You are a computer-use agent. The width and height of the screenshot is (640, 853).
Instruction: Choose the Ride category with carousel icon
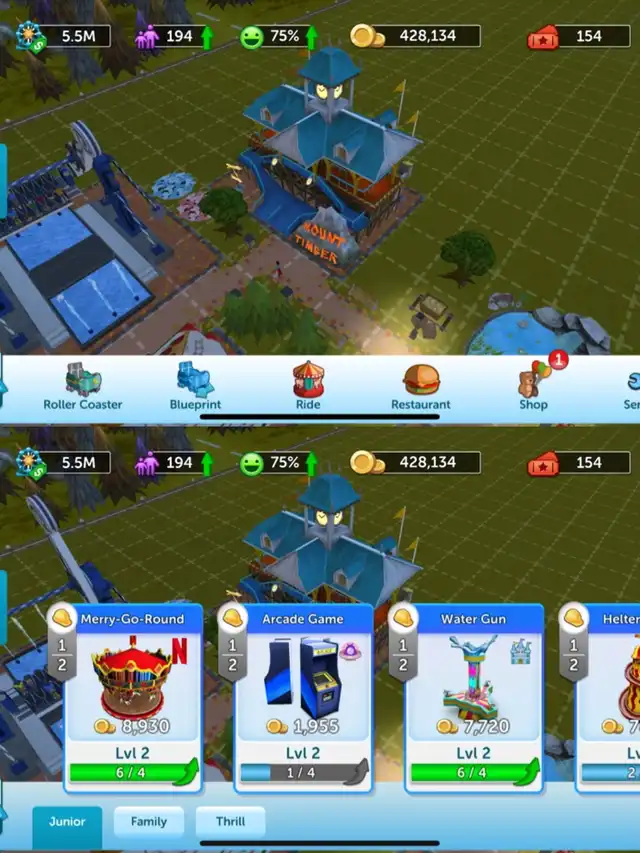click(308, 387)
